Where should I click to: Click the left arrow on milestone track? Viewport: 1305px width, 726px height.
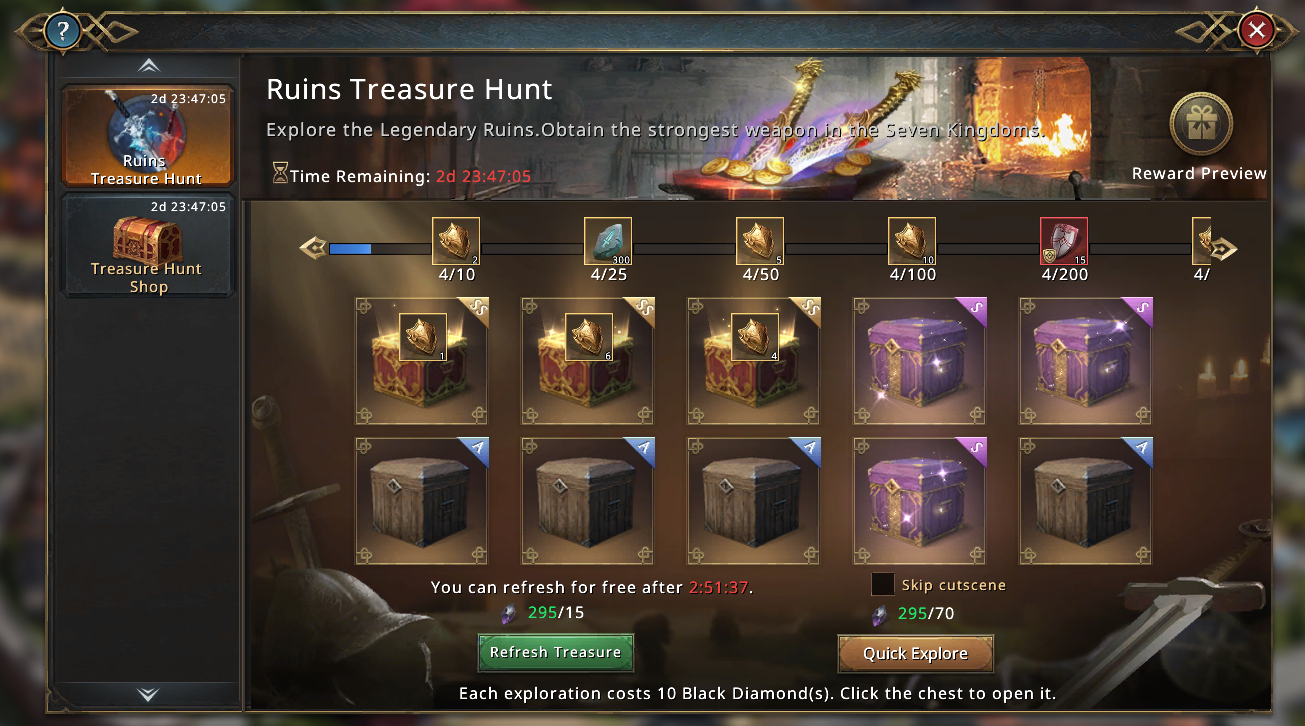[x=313, y=248]
